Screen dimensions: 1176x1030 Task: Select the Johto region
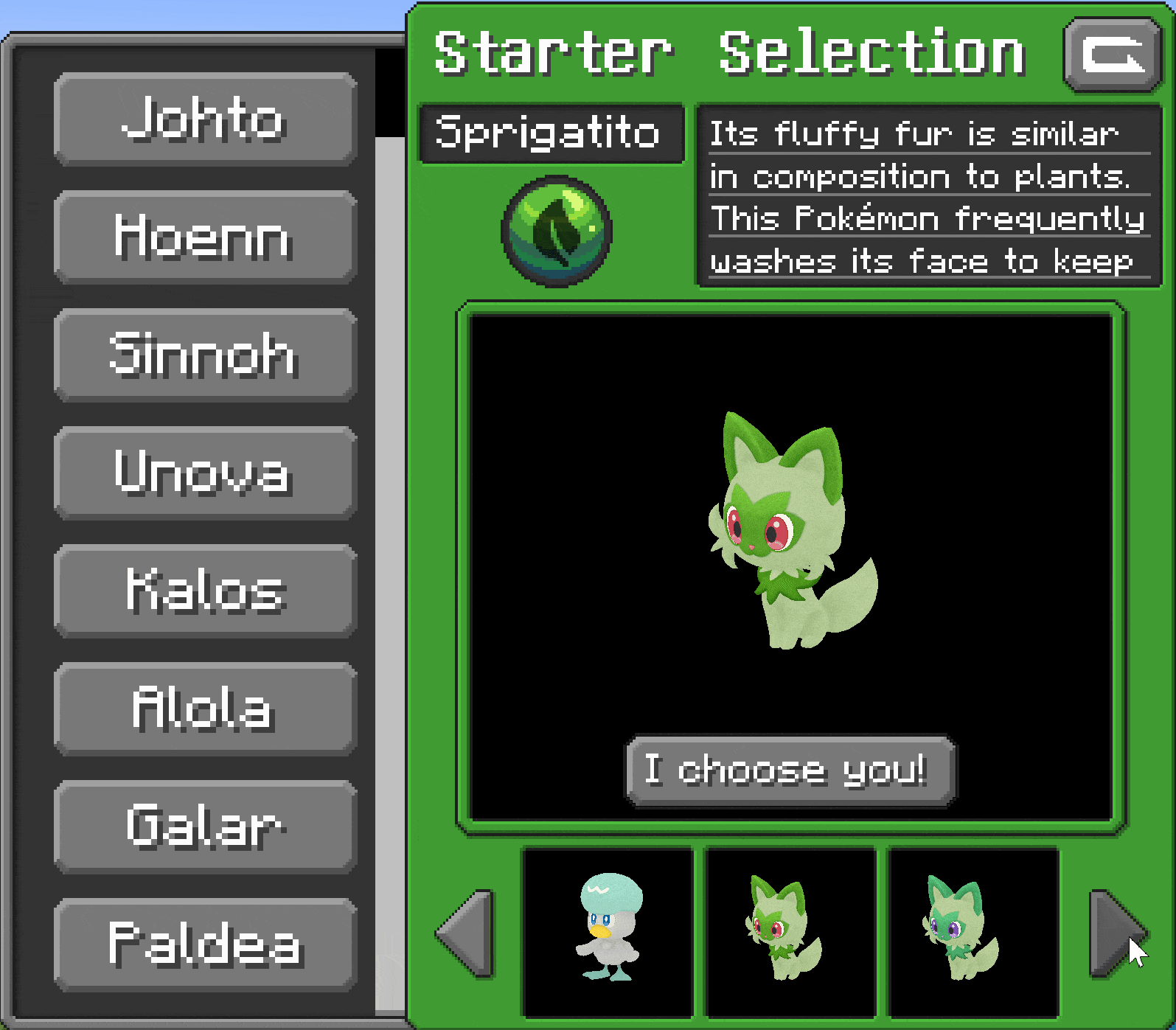click(205, 119)
